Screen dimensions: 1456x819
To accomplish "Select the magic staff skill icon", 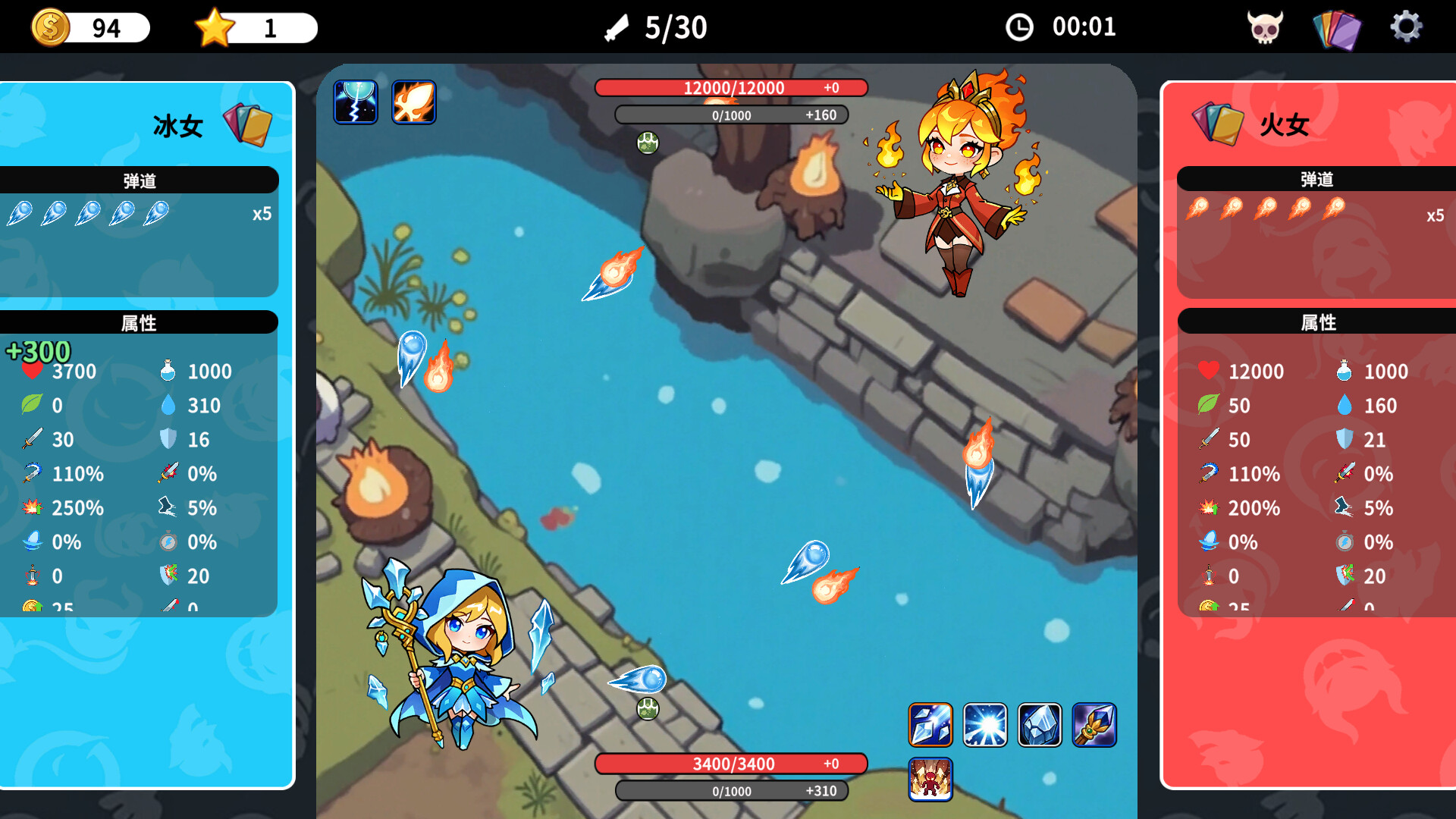I will click(1095, 724).
